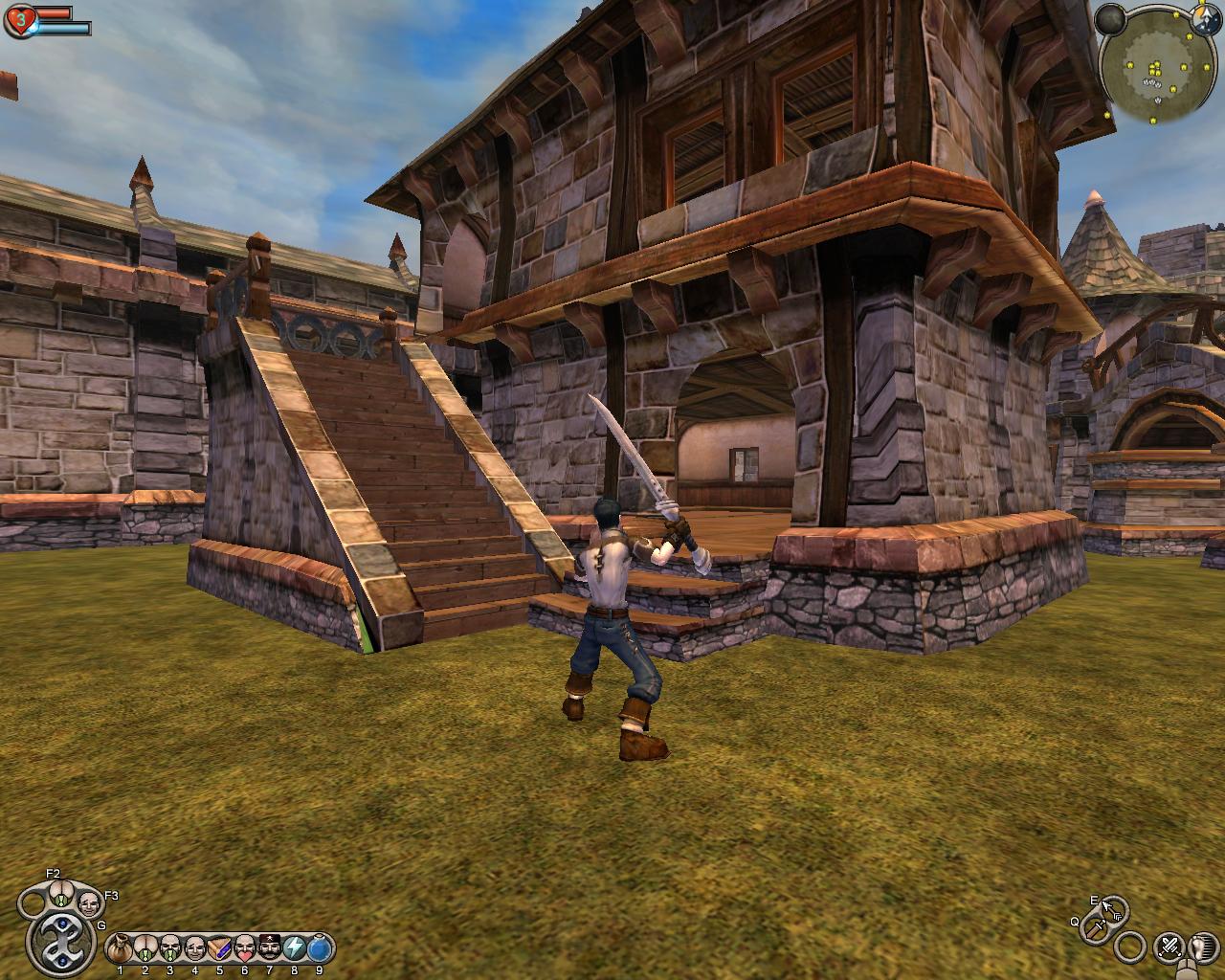Viewport: 1225px width, 980px height.
Task: Select the wooden box item in slot 5
Action: pyautogui.click(x=220, y=948)
